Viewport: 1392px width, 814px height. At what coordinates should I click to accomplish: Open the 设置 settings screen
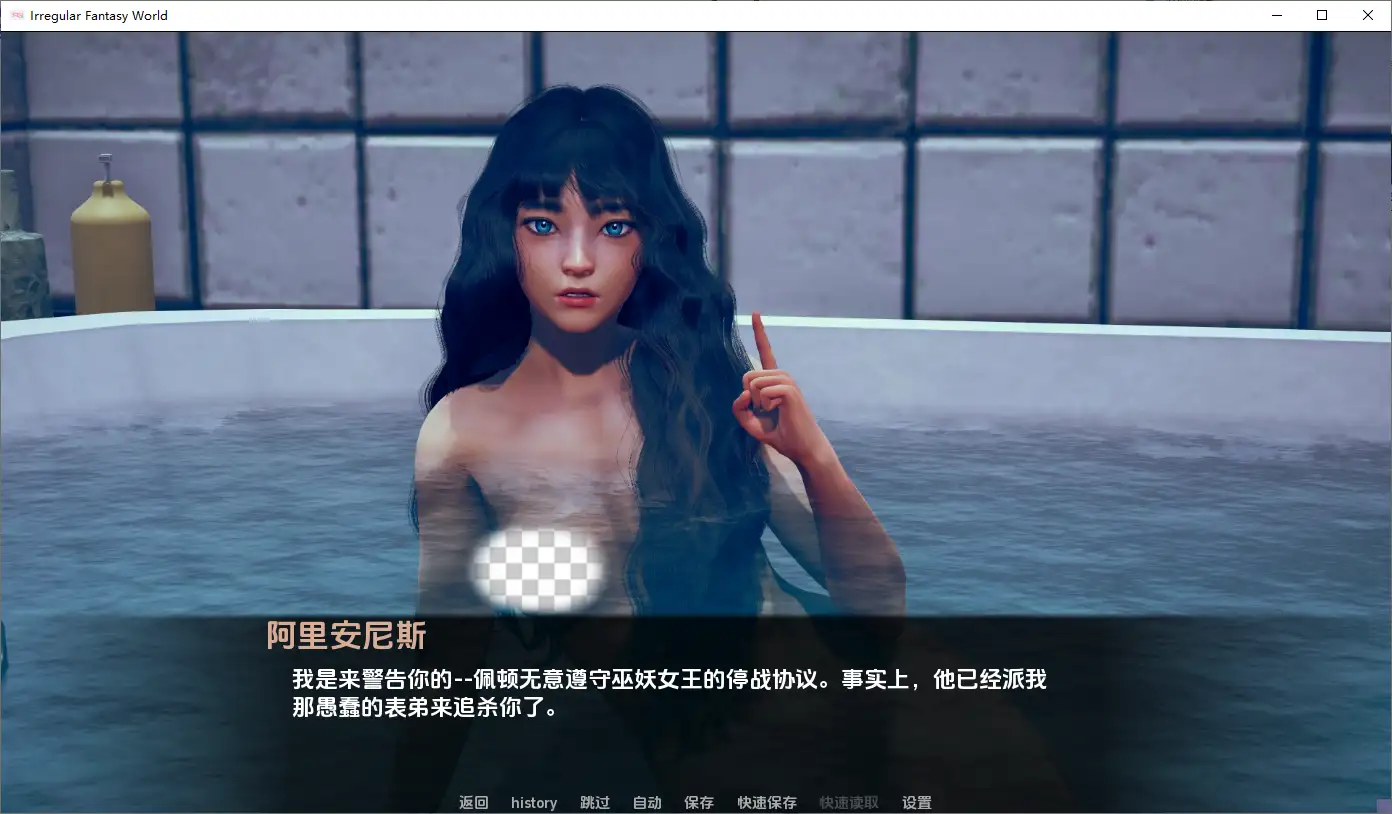click(916, 802)
